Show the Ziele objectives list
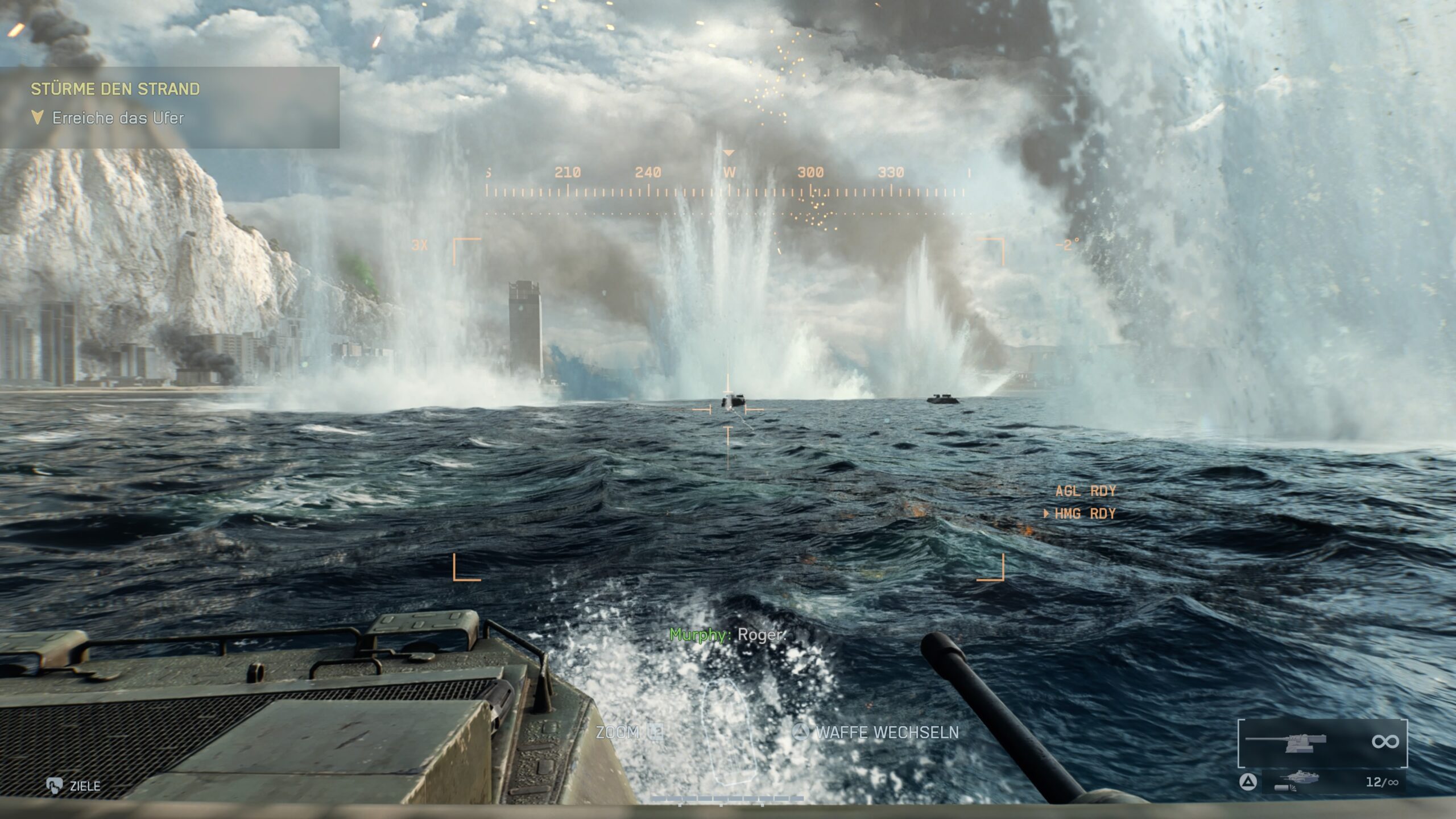The height and width of the screenshot is (819, 1456). tap(74, 786)
